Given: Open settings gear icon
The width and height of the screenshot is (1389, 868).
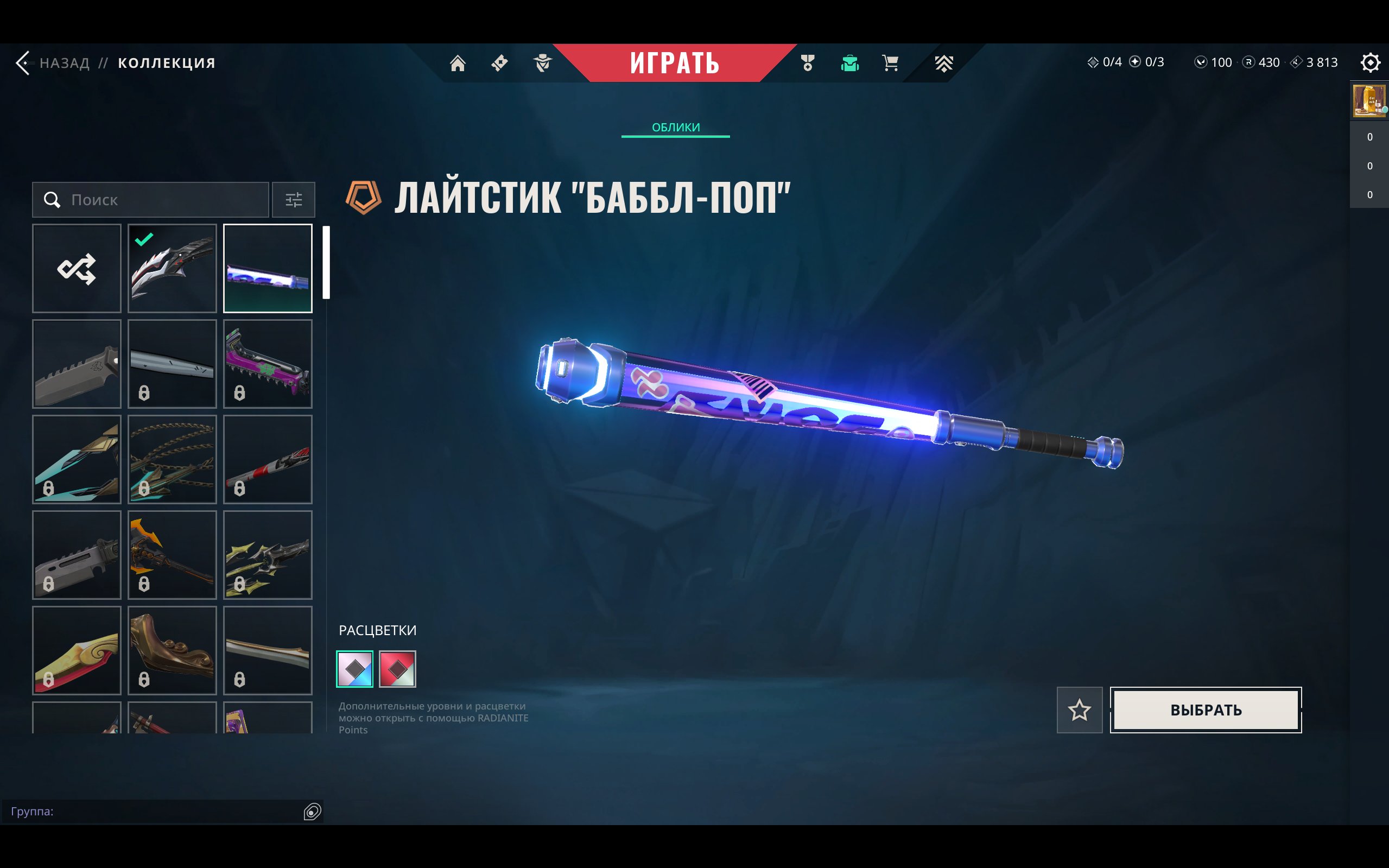Looking at the screenshot, I should tap(1370, 62).
